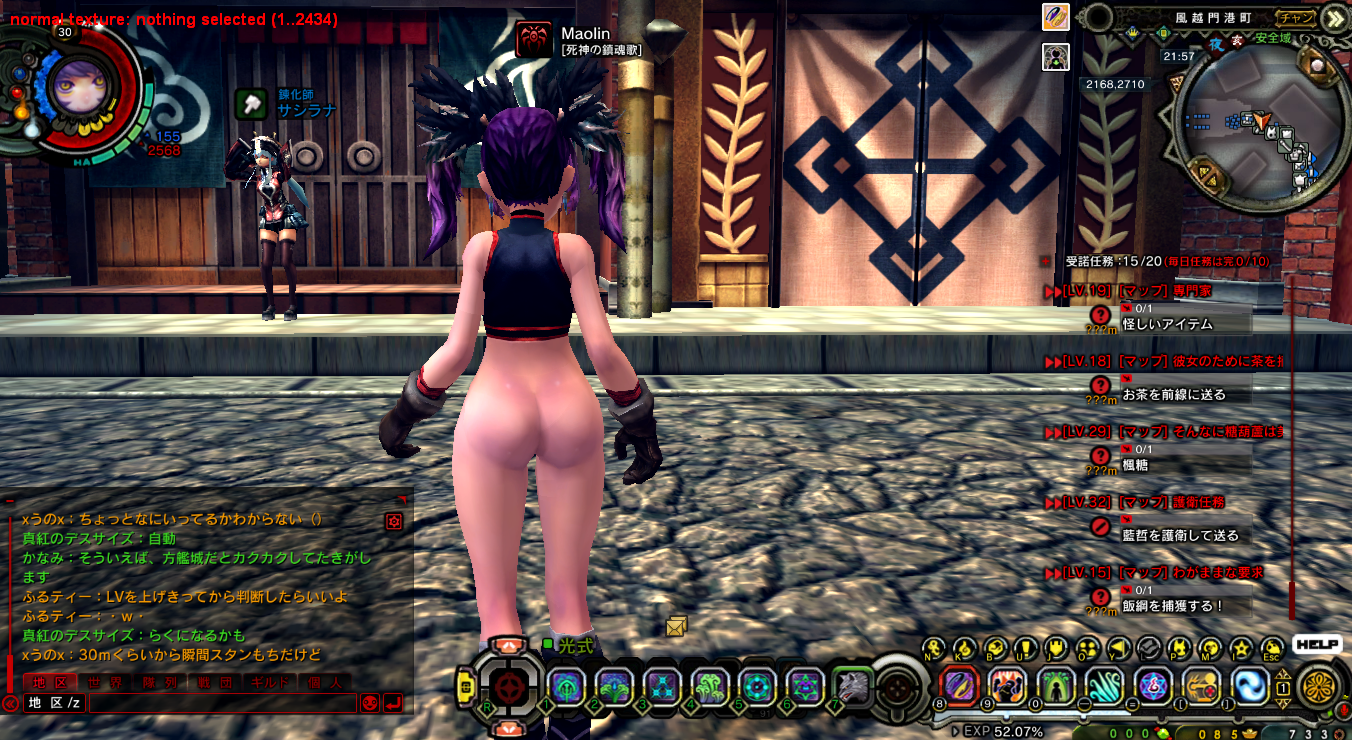Viewport: 1352px width, 740px height.
Task: Open chat settings gear button
Action: (394, 521)
